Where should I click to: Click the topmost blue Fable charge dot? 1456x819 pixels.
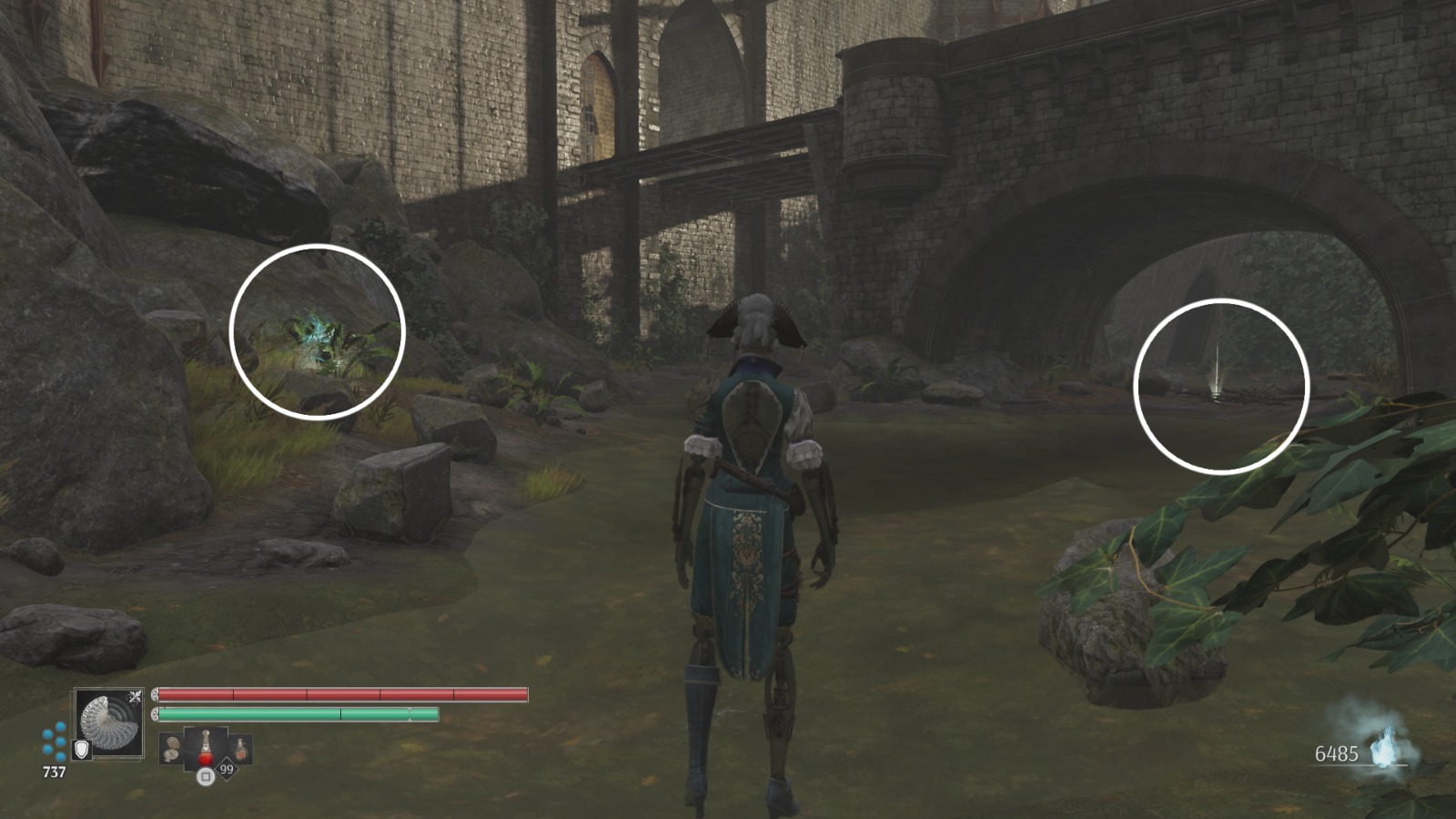coord(59,725)
